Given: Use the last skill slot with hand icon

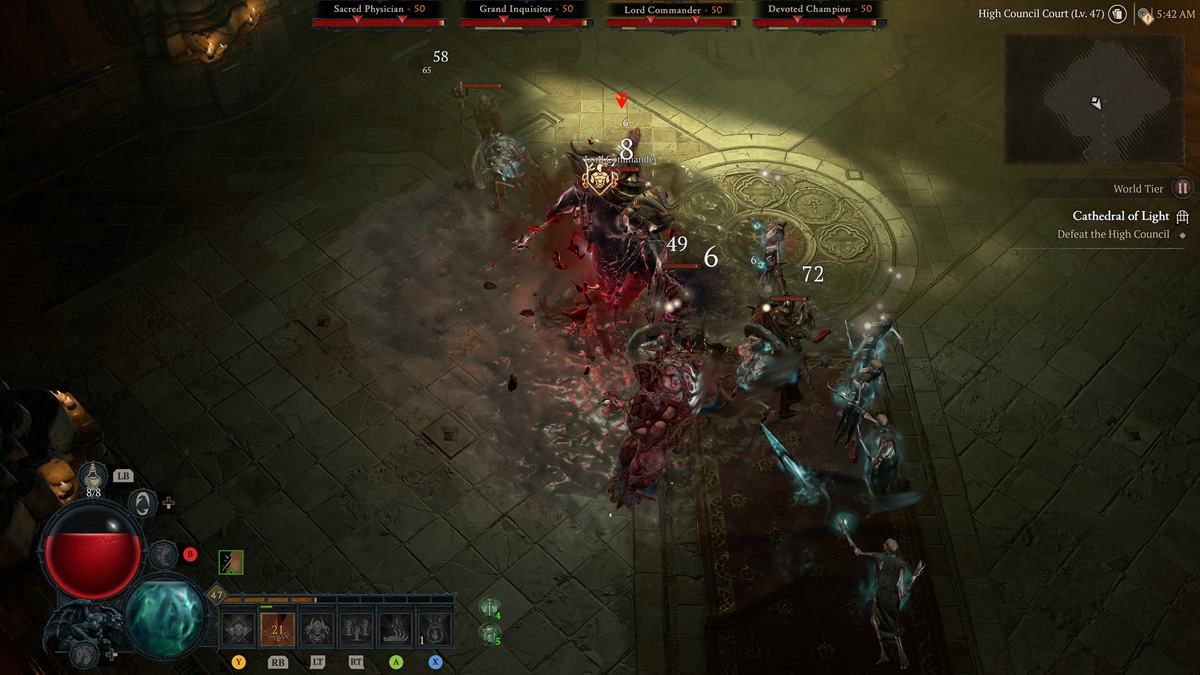Looking at the screenshot, I should (x=435, y=629).
